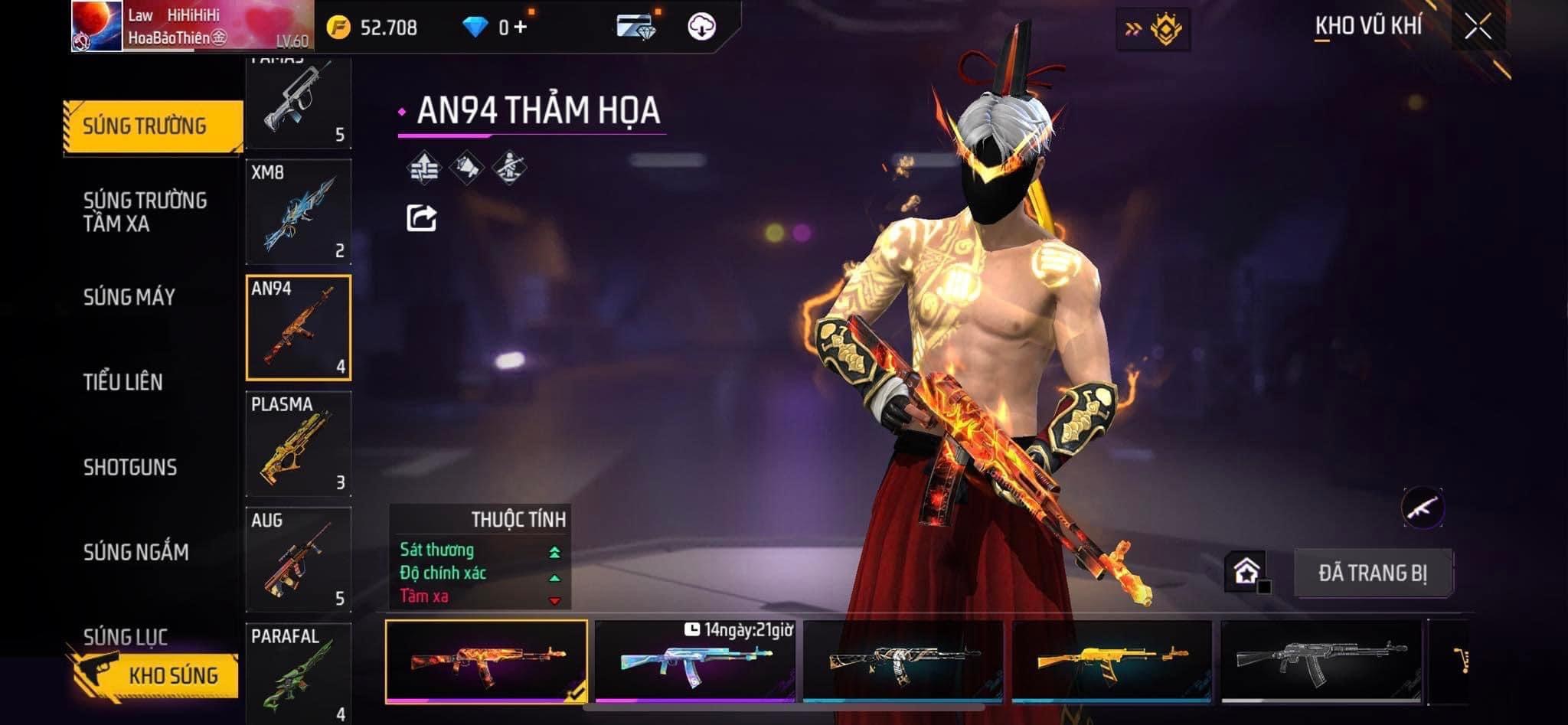The height and width of the screenshot is (725, 1568).
Task: Select the PLASMA weapon tile
Action: pyautogui.click(x=298, y=444)
